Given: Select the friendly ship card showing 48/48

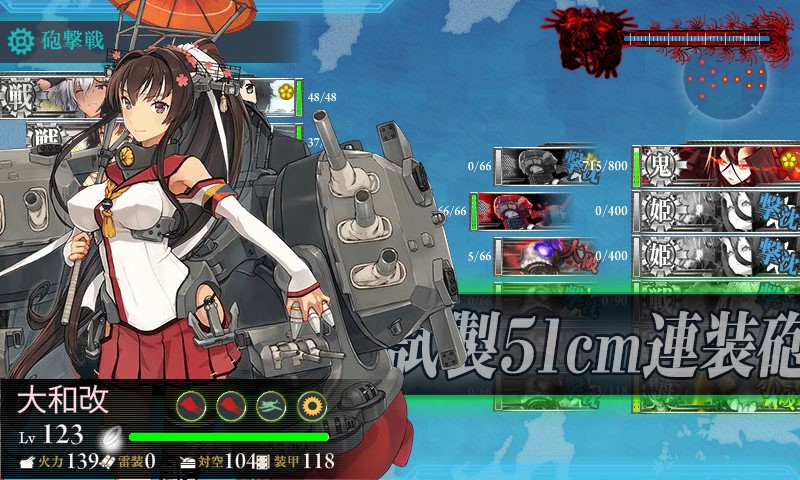Looking at the screenshot, I should click(x=150, y=97).
